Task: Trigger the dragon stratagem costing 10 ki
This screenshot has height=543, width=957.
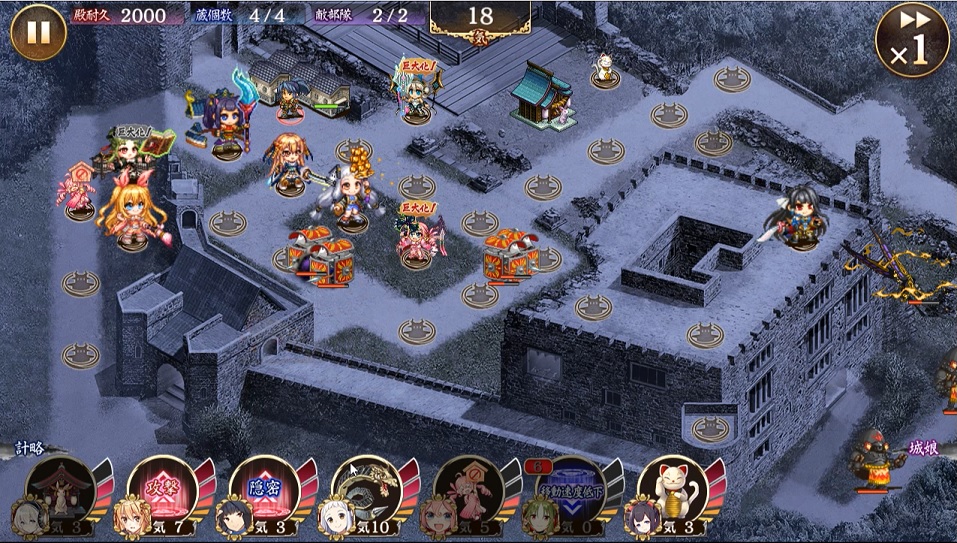Action: tap(368, 490)
